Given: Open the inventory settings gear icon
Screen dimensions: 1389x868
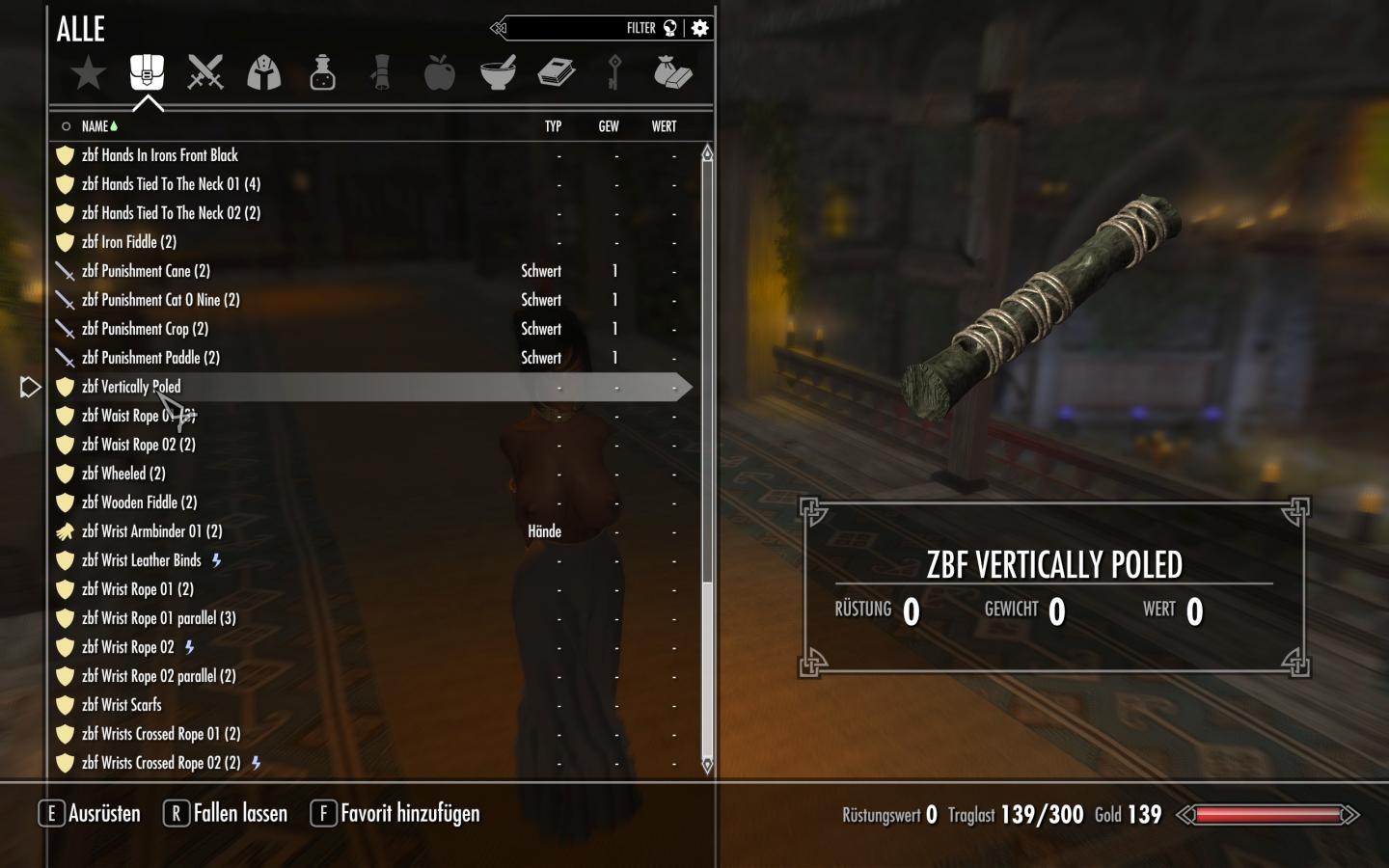Looking at the screenshot, I should point(699,28).
